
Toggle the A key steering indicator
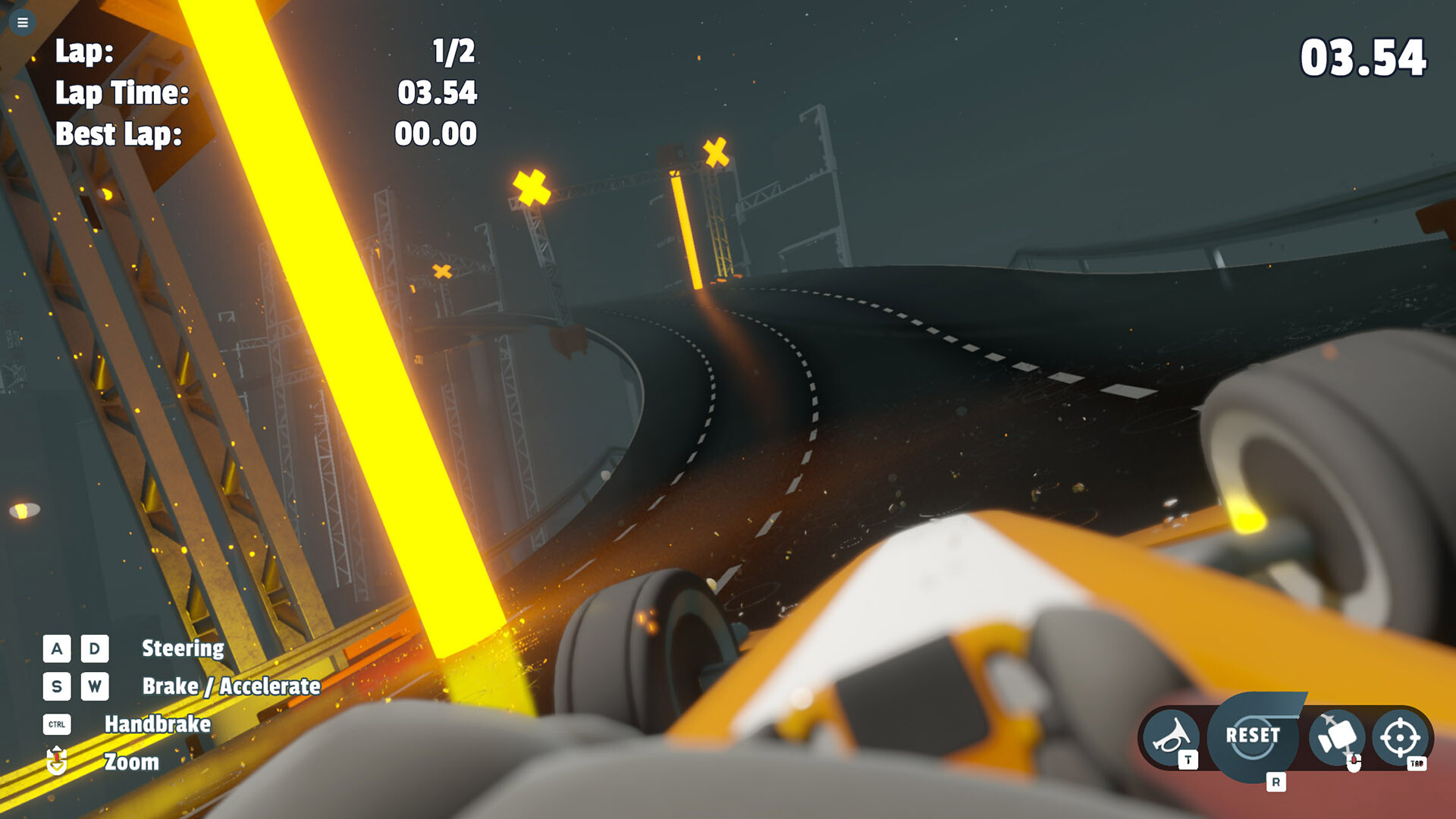click(x=55, y=648)
